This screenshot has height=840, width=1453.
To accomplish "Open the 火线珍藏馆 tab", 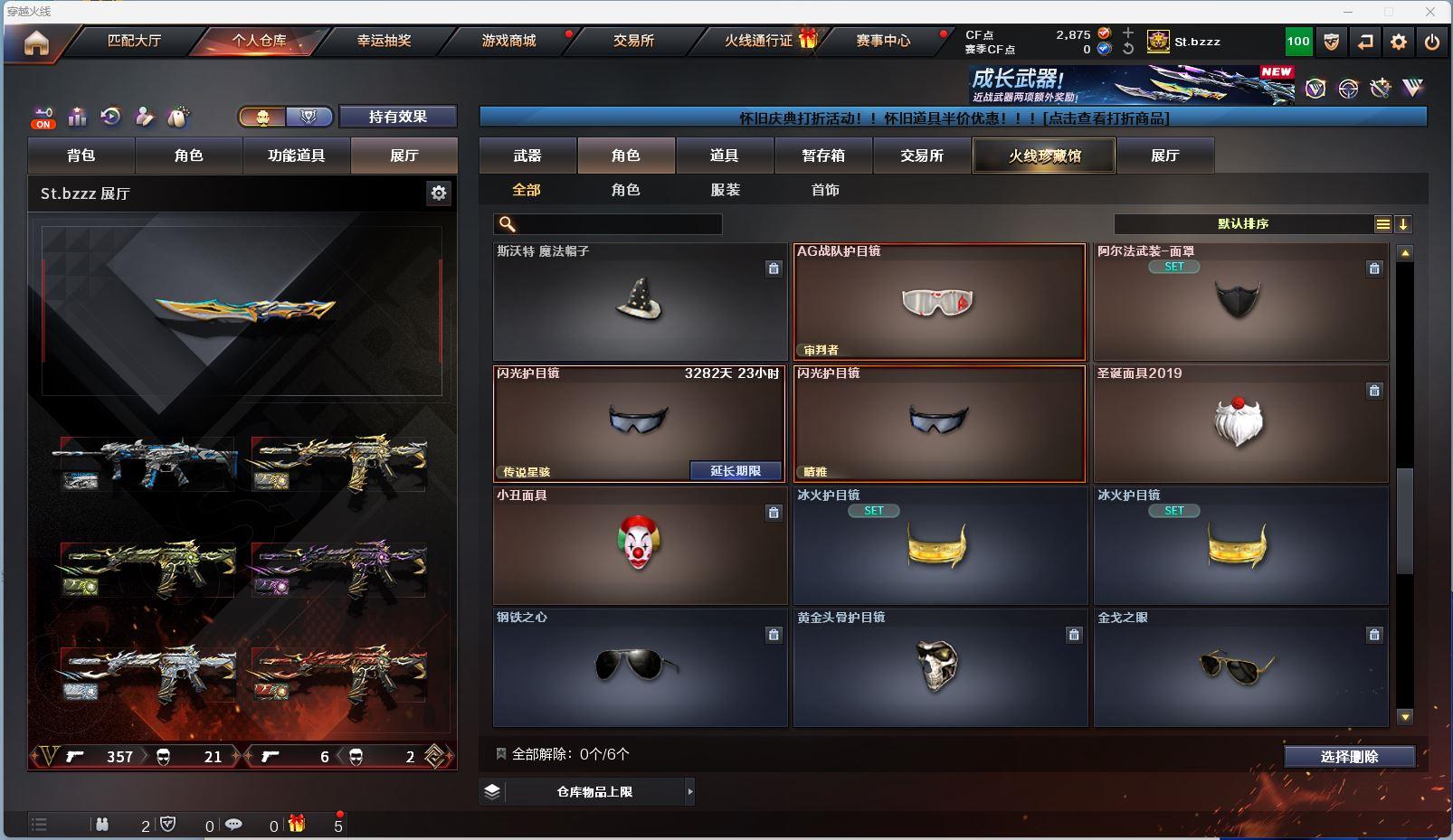I will [x=1044, y=156].
